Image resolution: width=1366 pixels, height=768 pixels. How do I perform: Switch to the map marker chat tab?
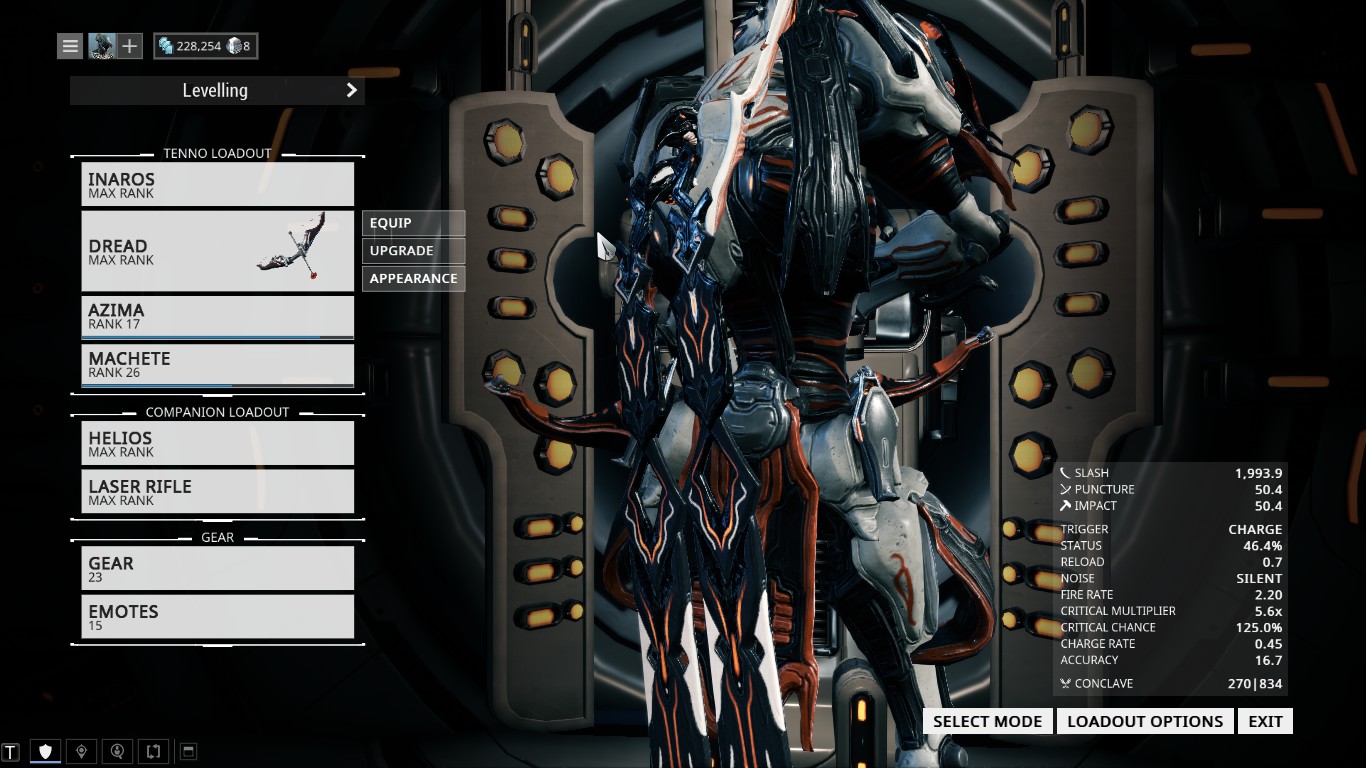(81, 751)
